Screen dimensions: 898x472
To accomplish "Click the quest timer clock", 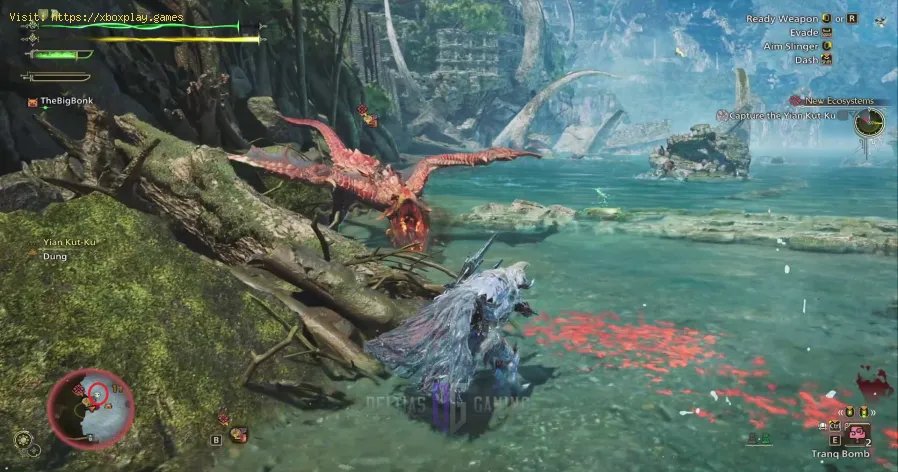I will (869, 123).
